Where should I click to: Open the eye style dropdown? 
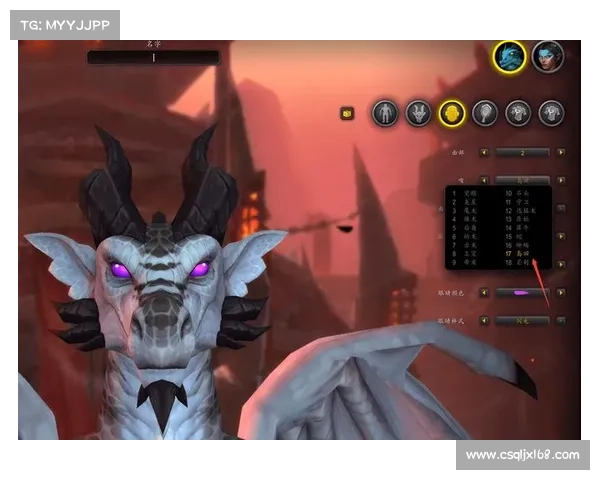click(x=523, y=321)
